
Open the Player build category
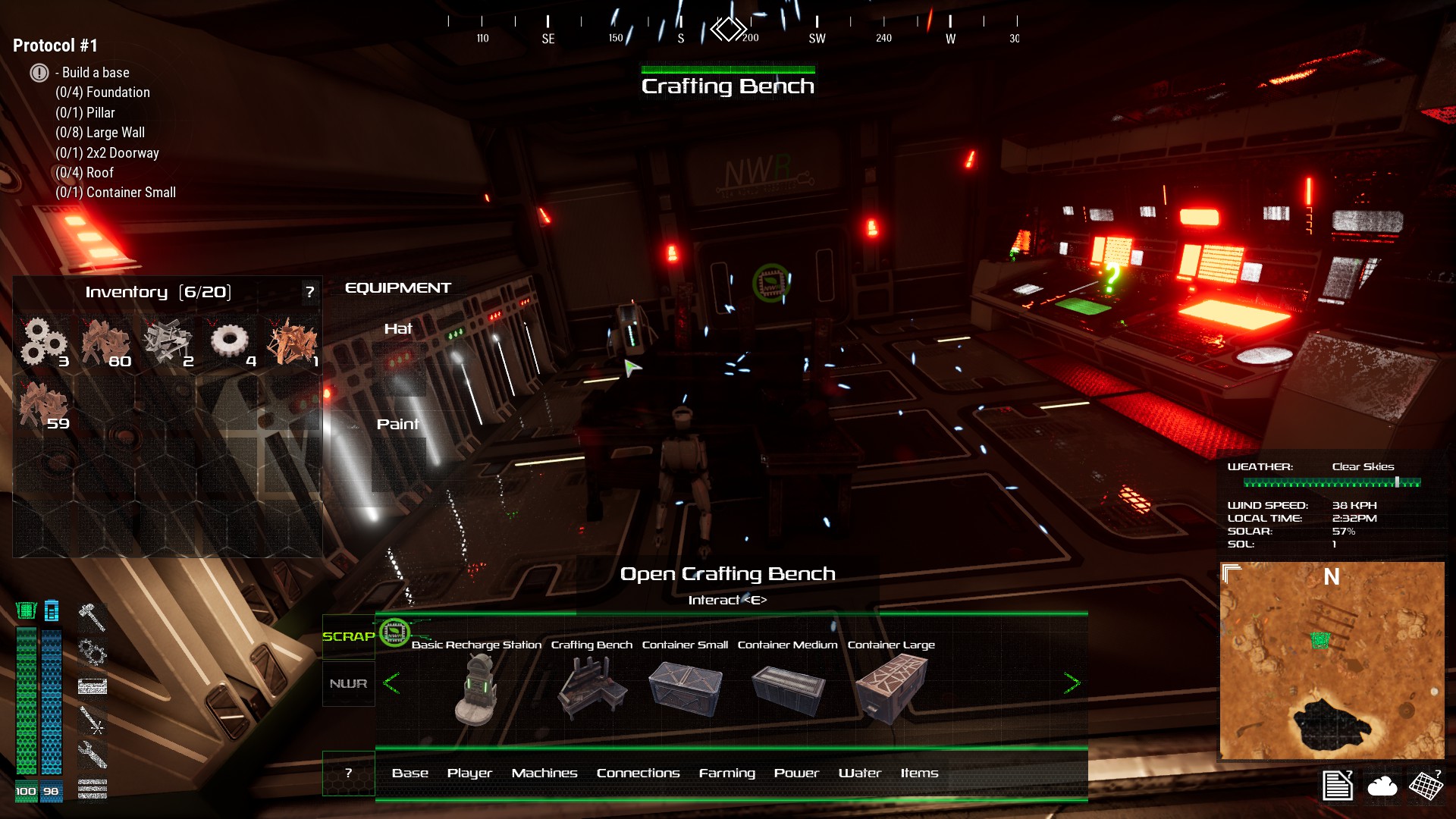tap(469, 773)
